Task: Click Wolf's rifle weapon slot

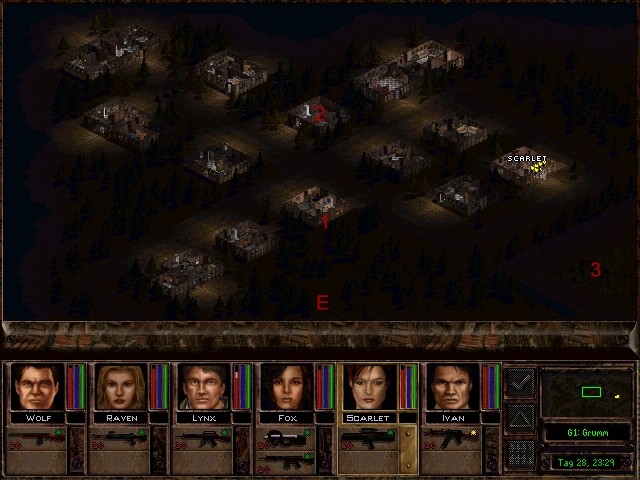Action: pyautogui.click(x=37, y=438)
